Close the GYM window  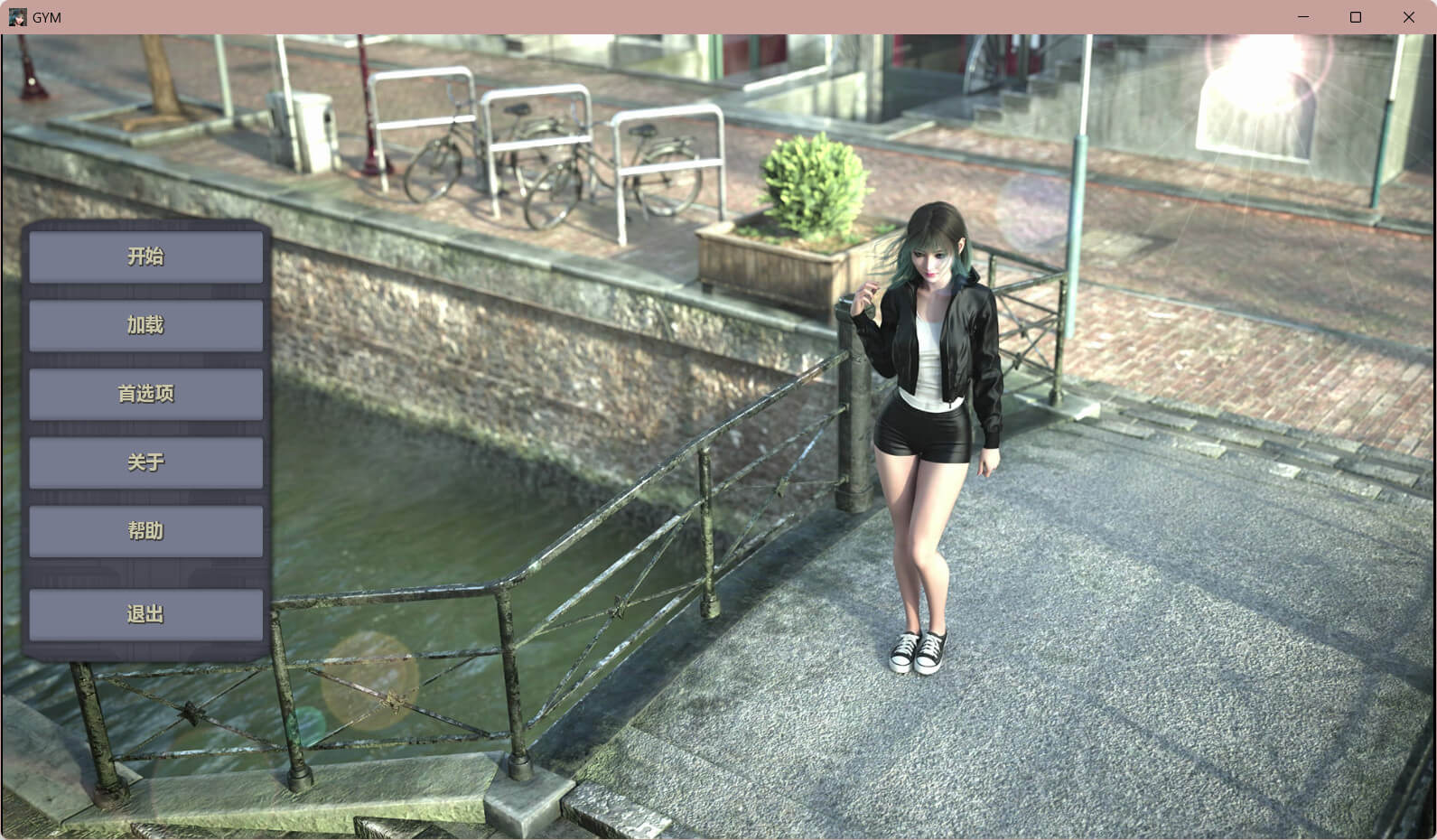pos(1408,17)
